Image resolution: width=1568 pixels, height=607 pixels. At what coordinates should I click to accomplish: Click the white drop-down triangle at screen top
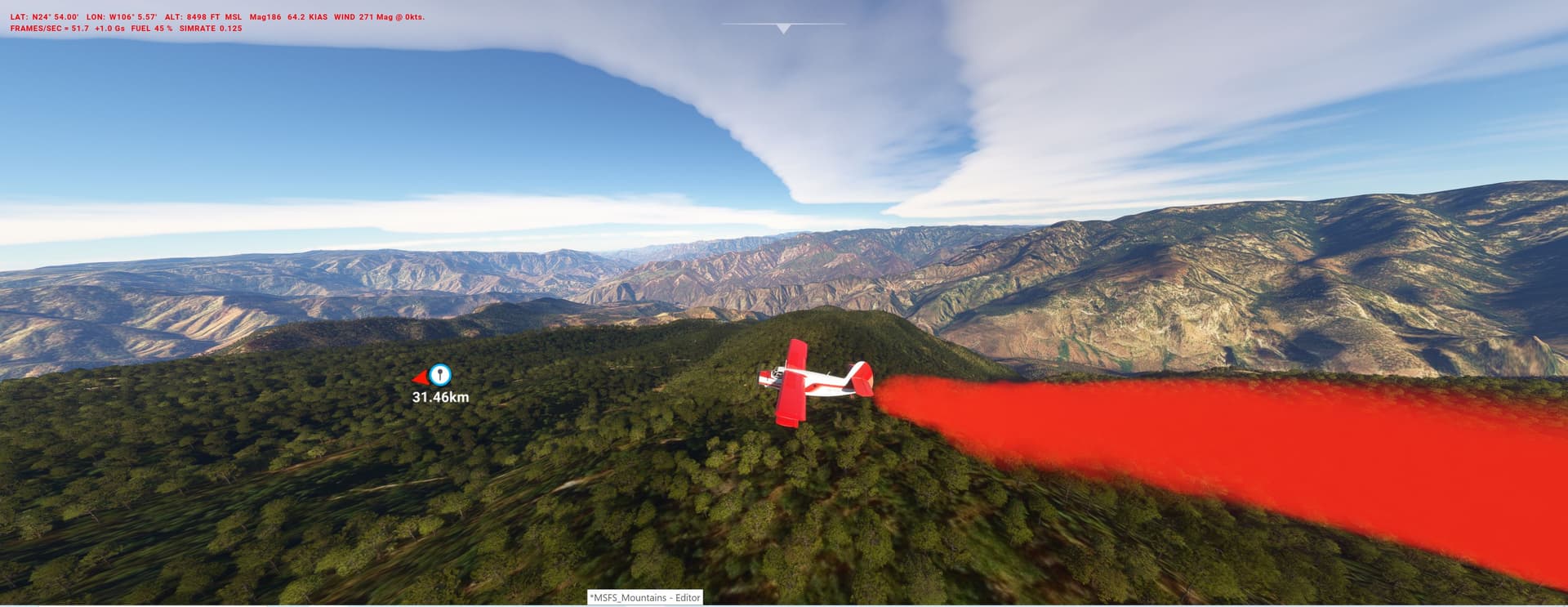[783, 27]
